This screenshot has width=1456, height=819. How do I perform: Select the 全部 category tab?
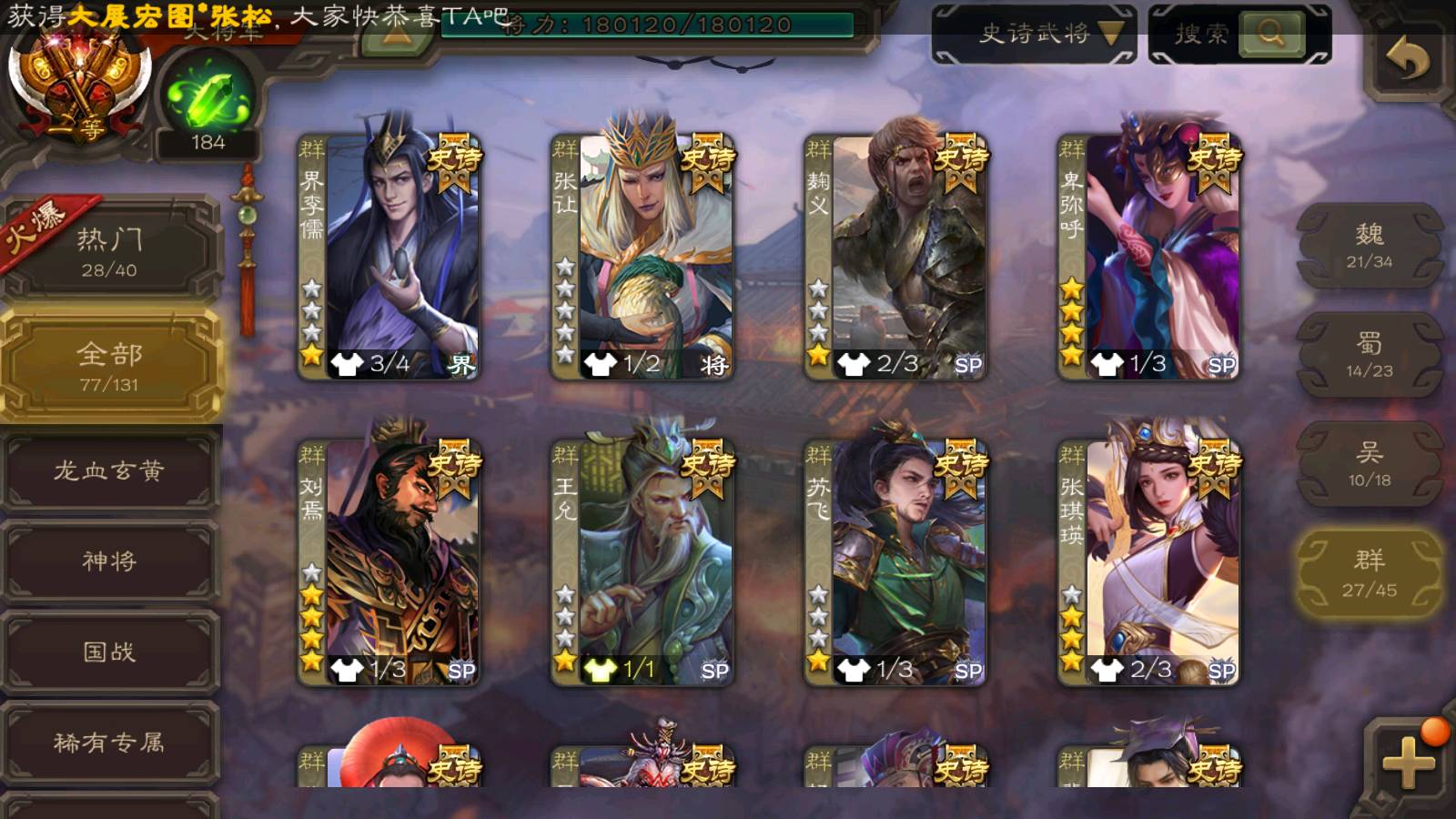[109, 366]
